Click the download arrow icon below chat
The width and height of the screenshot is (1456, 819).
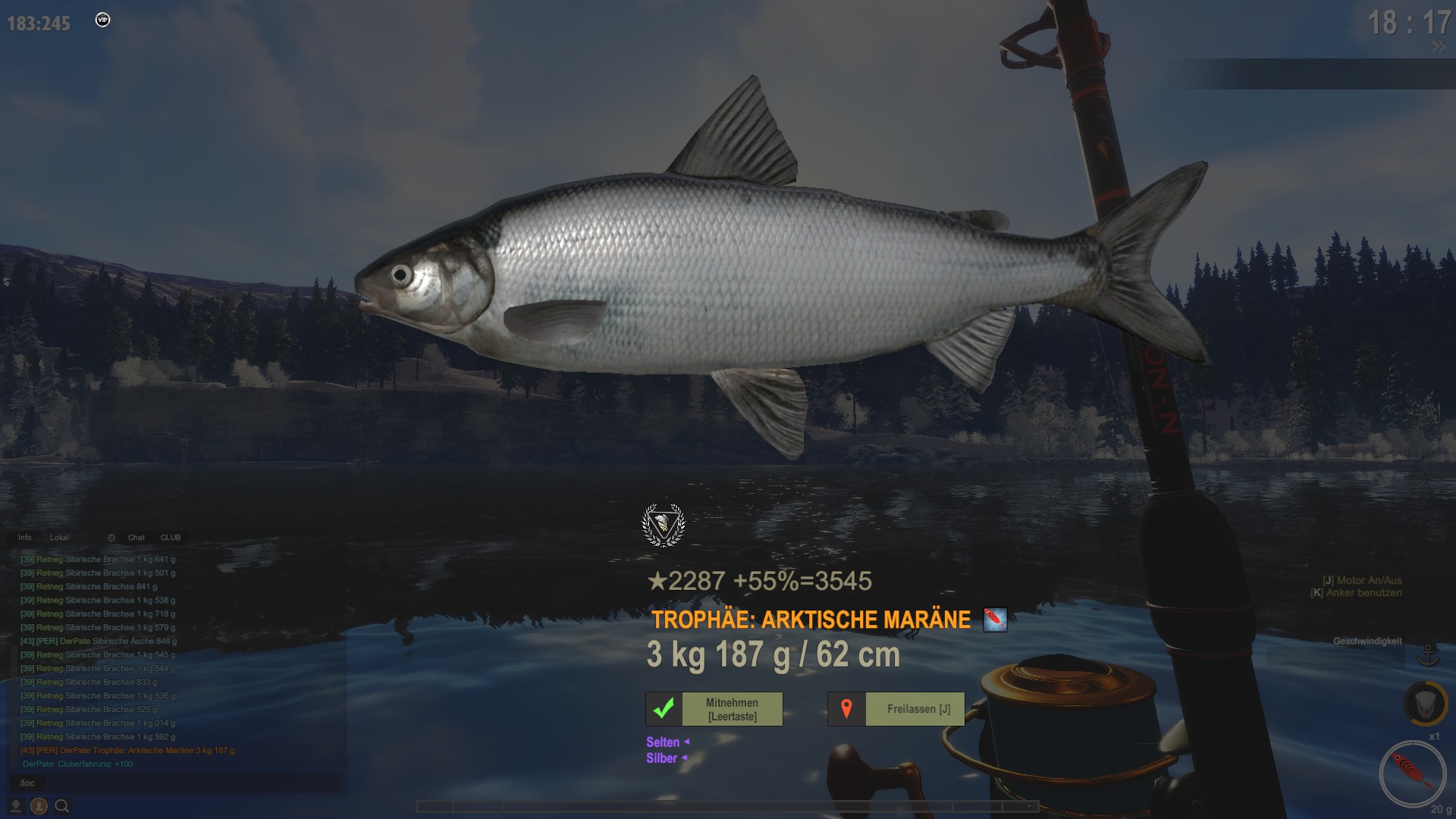pyautogui.click(x=15, y=806)
